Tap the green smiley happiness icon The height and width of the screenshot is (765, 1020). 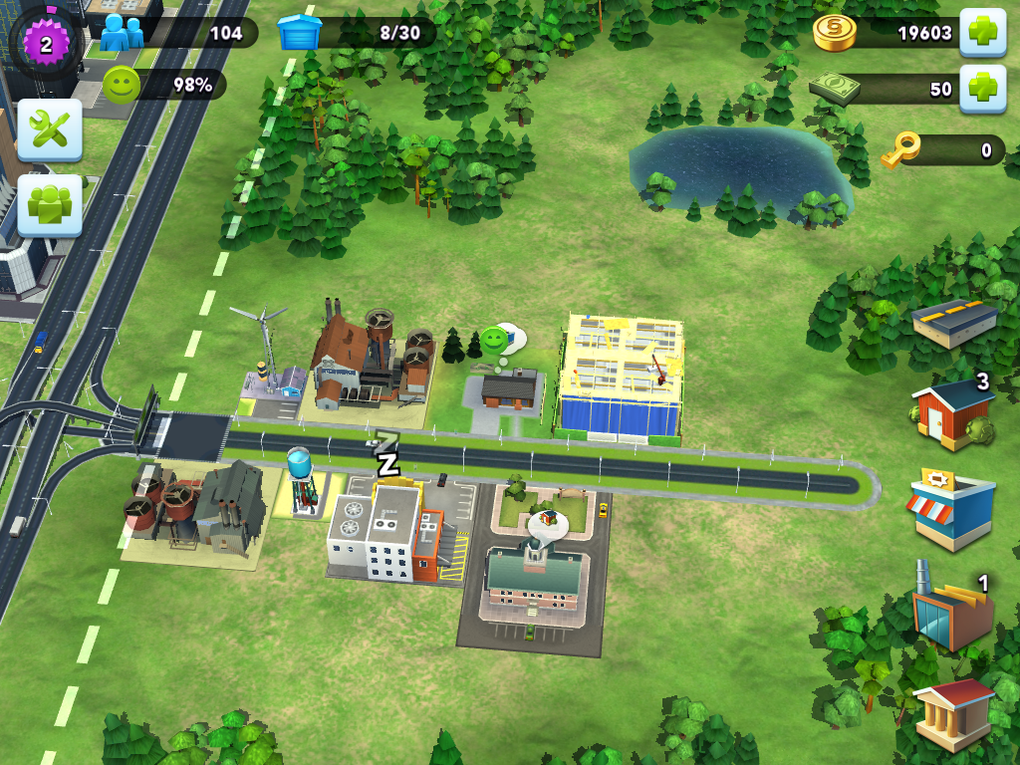[122, 86]
